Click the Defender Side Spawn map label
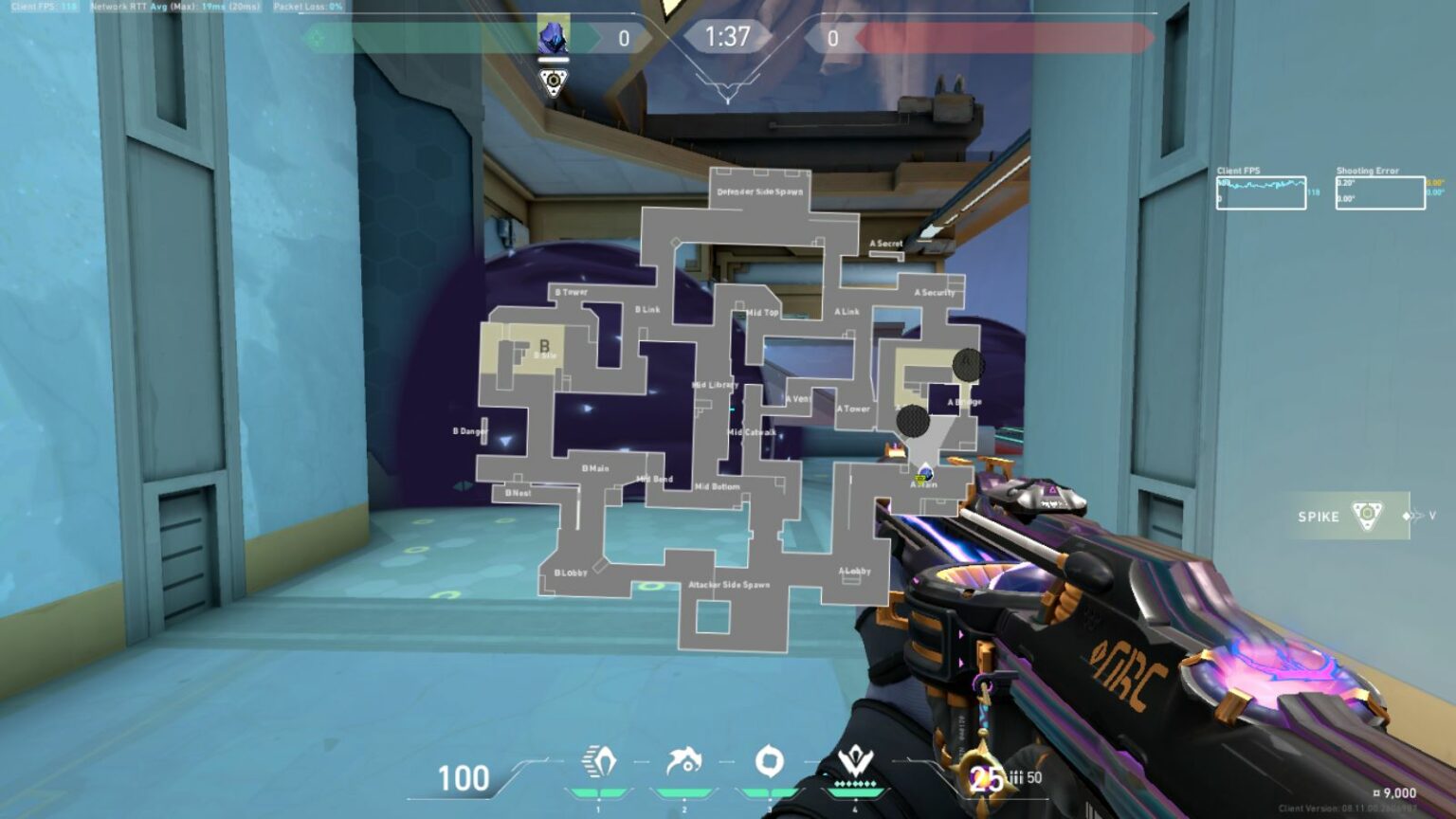 (x=760, y=190)
